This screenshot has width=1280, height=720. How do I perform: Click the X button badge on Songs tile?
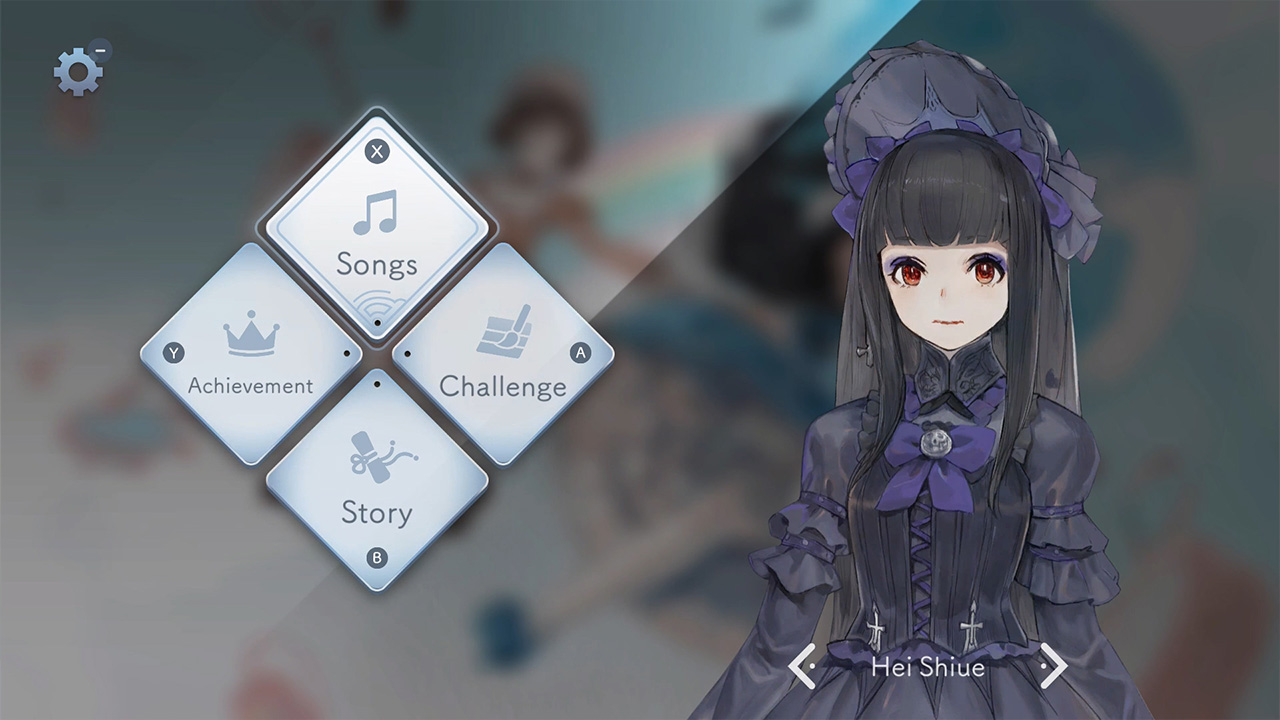375,151
